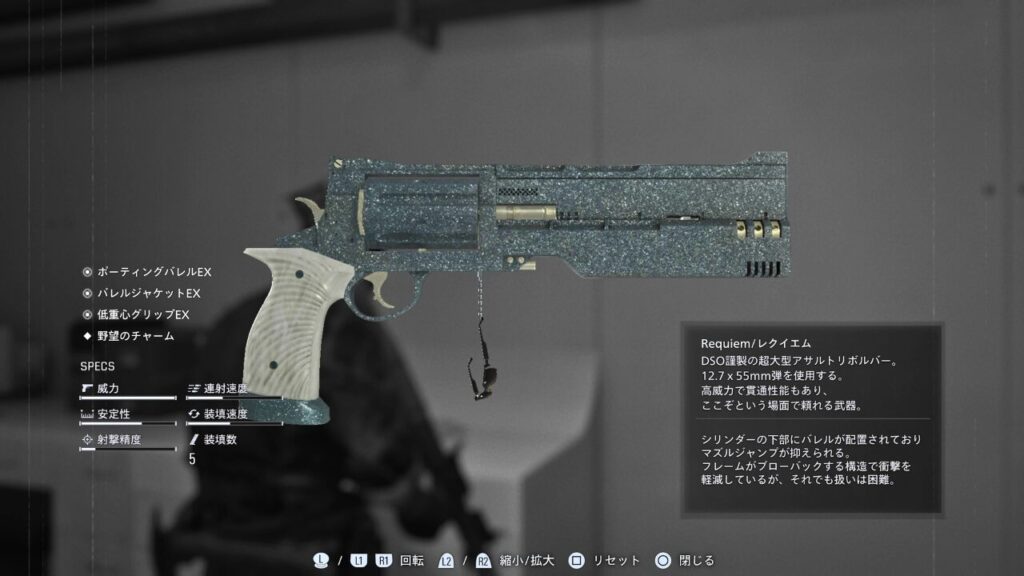Select the ポーティングバレルEX attachment entry

(x=153, y=272)
